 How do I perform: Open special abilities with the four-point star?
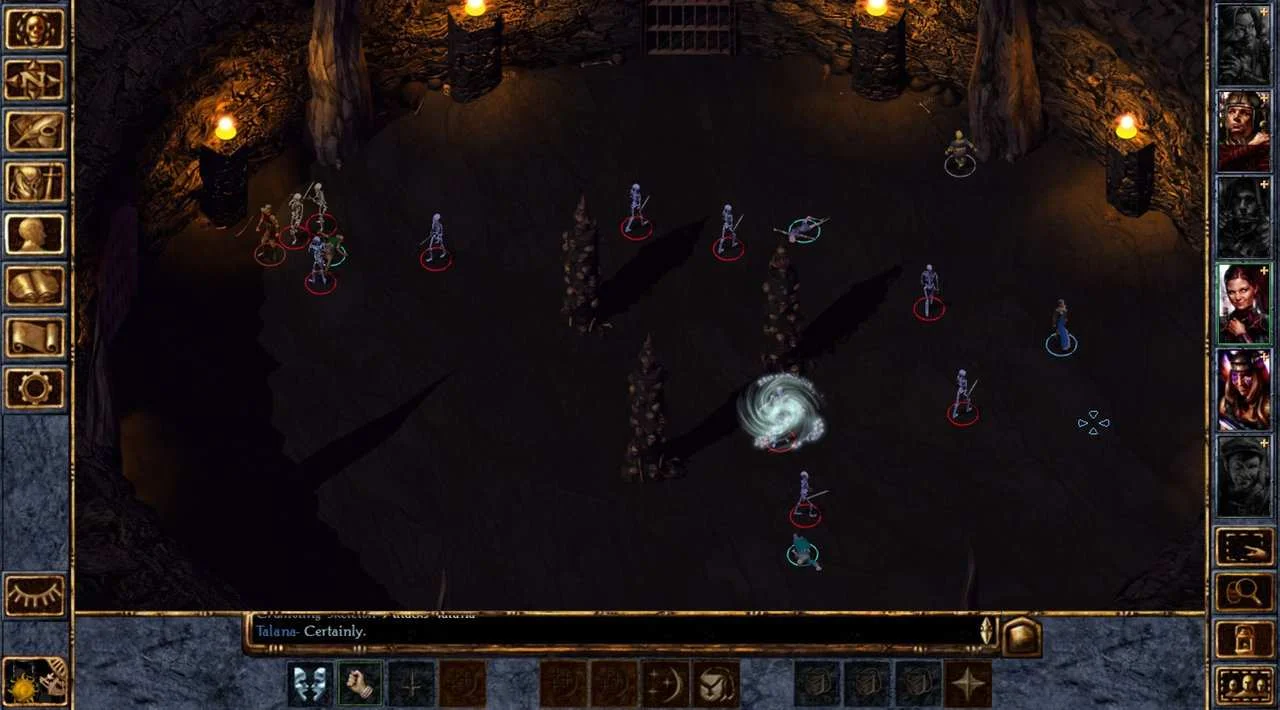coord(968,684)
